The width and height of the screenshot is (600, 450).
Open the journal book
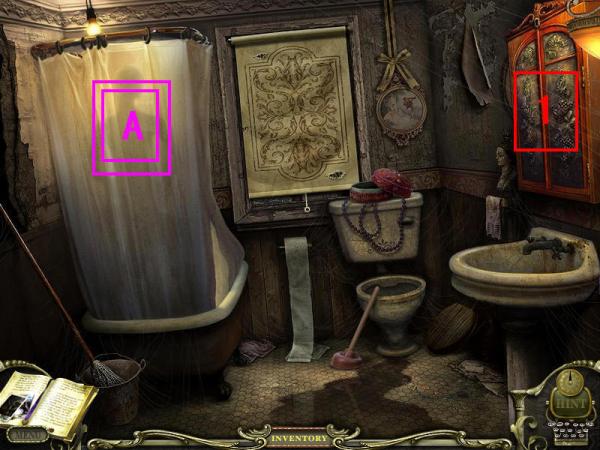[50, 400]
